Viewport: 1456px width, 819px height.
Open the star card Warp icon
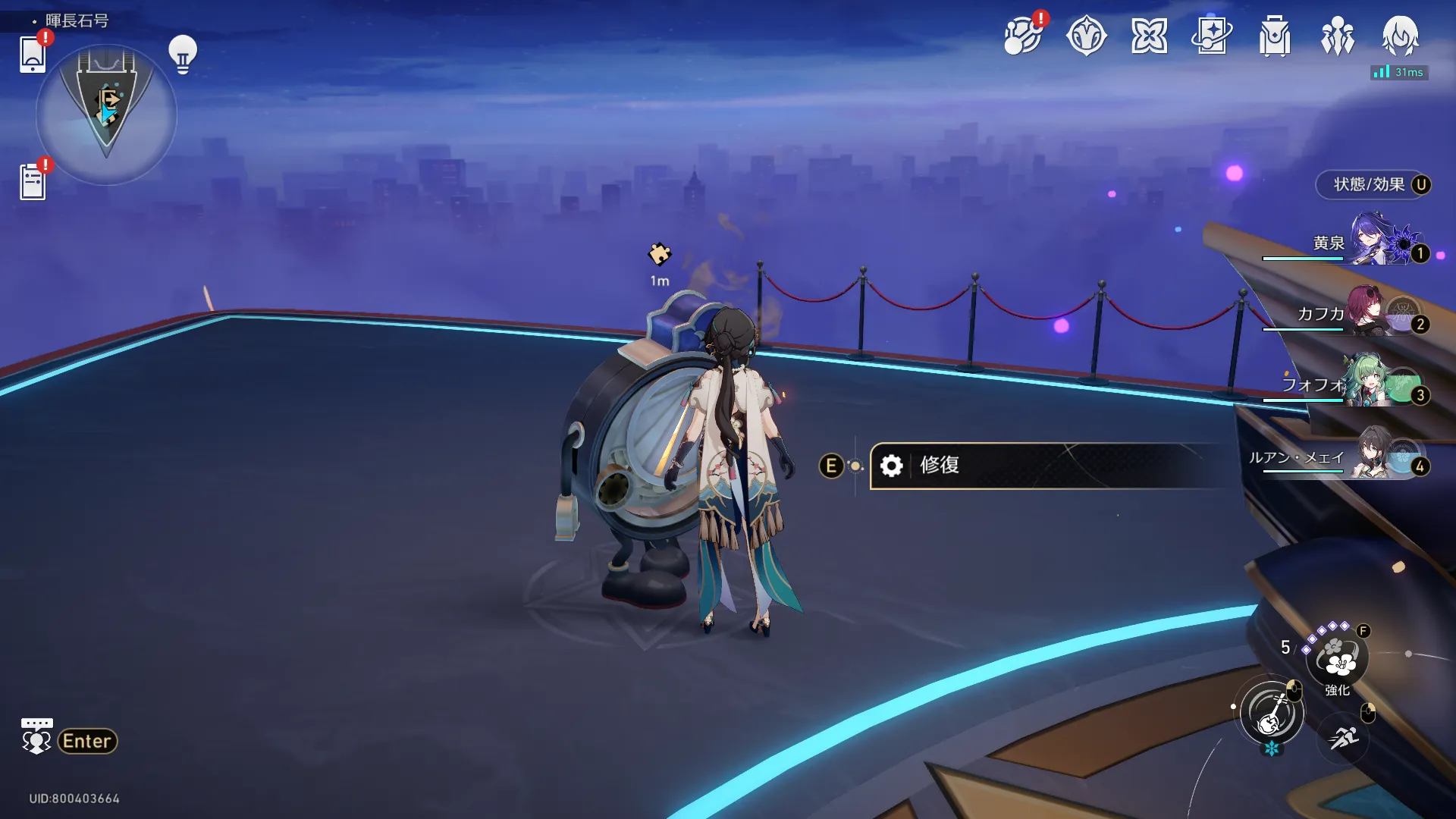[1212, 36]
